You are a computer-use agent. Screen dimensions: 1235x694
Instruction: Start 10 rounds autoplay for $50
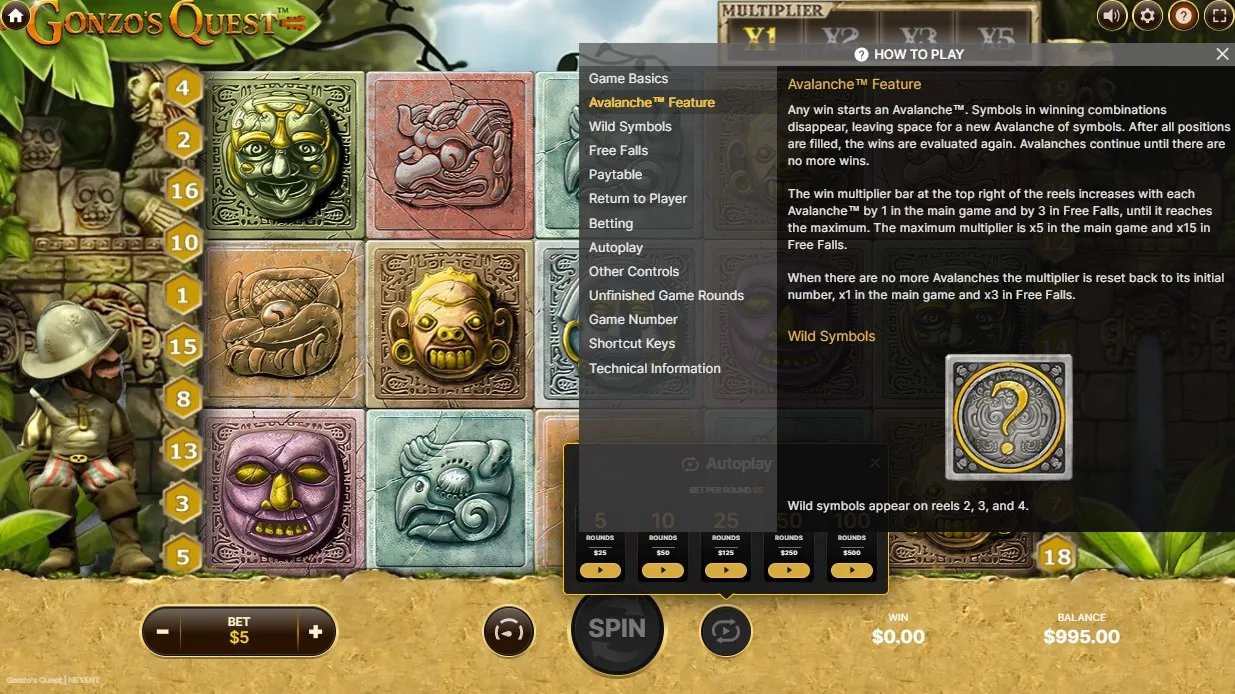pyautogui.click(x=663, y=570)
